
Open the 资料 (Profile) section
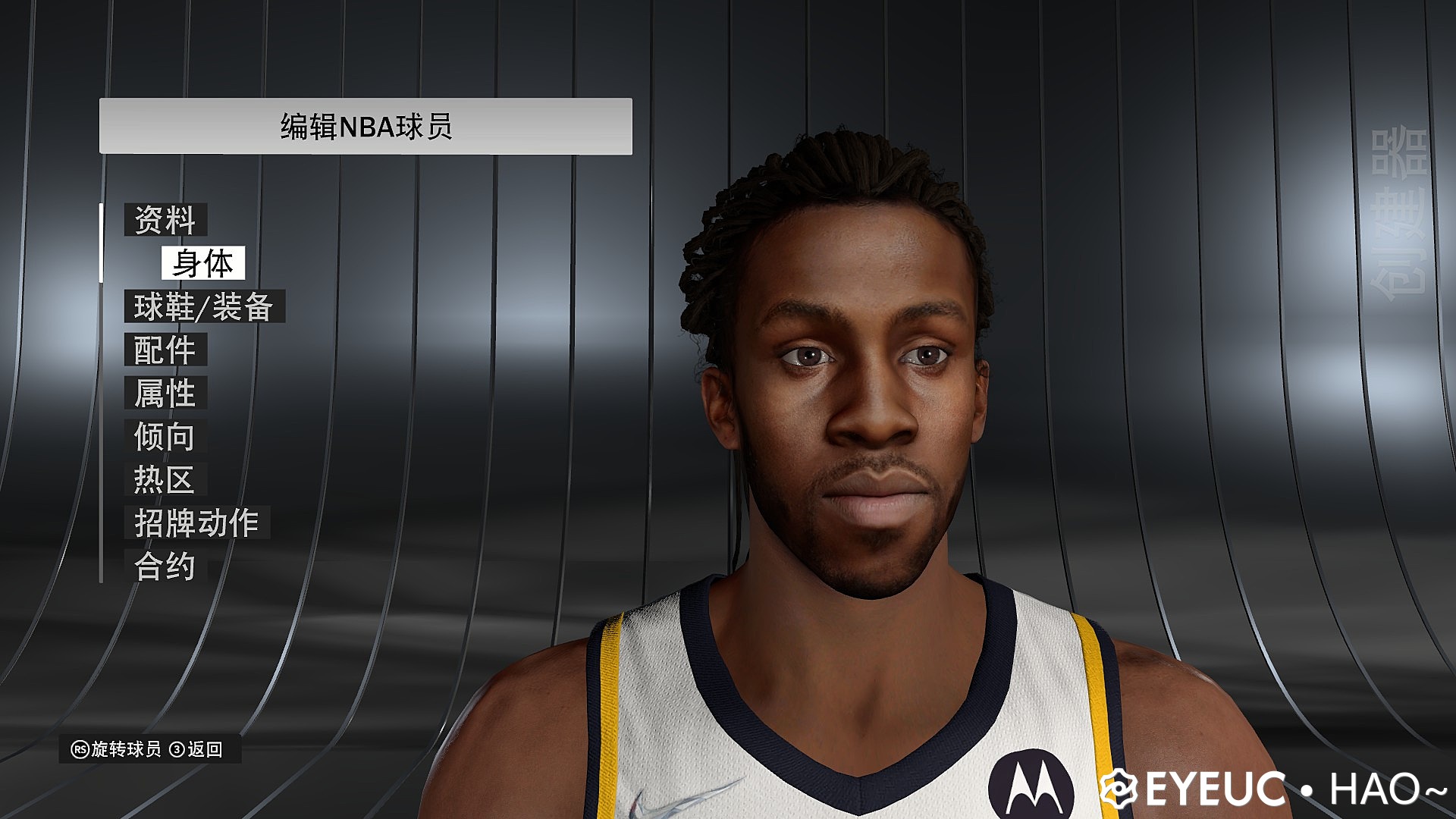coord(165,220)
